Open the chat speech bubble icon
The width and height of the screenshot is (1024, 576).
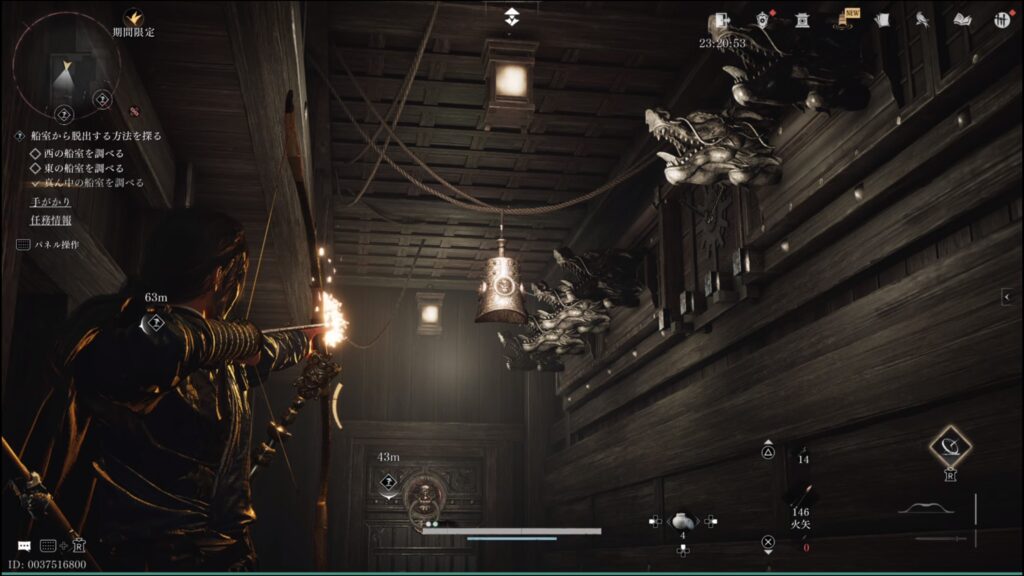(x=24, y=546)
